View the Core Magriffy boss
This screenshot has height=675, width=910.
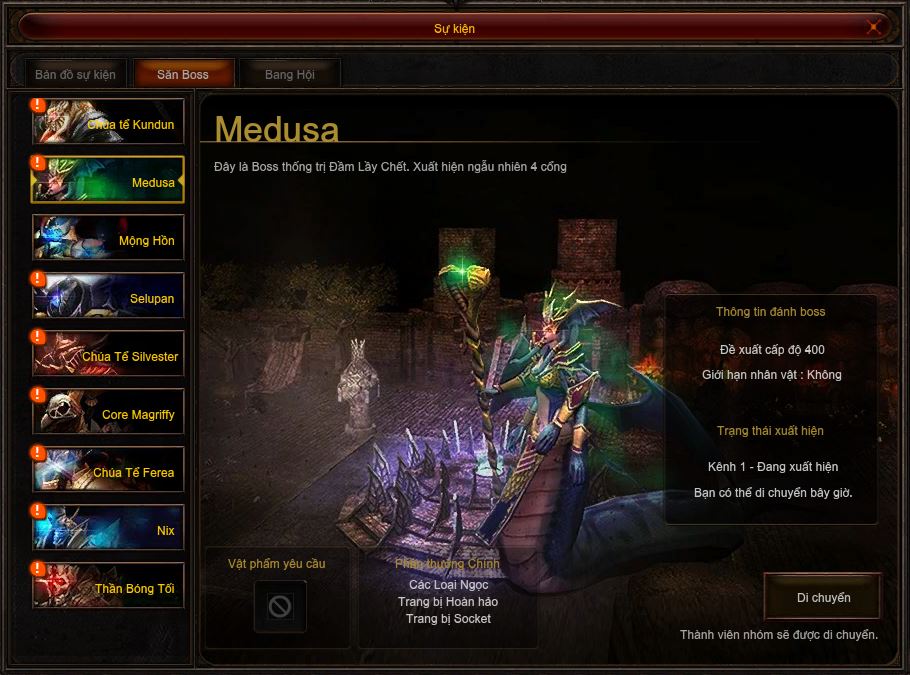tap(108, 412)
